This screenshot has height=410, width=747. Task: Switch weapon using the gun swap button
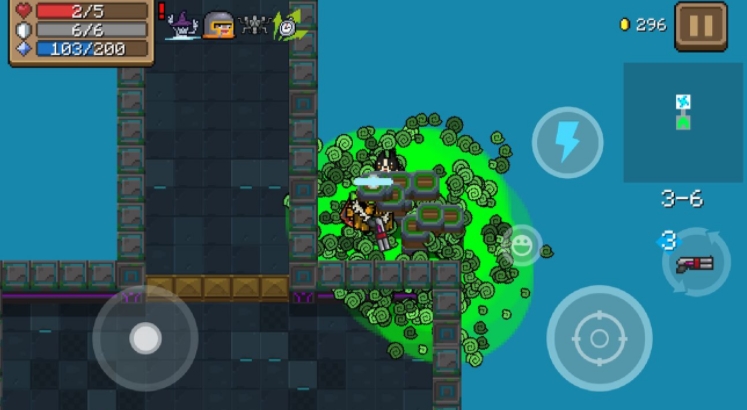coord(695,263)
